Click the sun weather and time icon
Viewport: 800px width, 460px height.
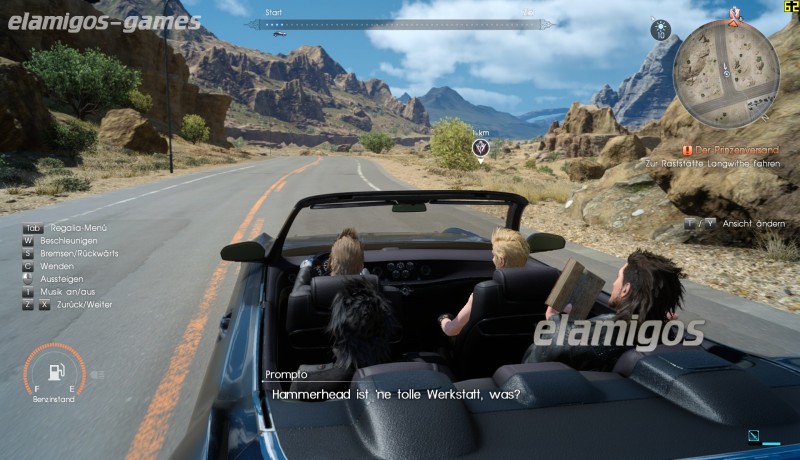[660, 30]
